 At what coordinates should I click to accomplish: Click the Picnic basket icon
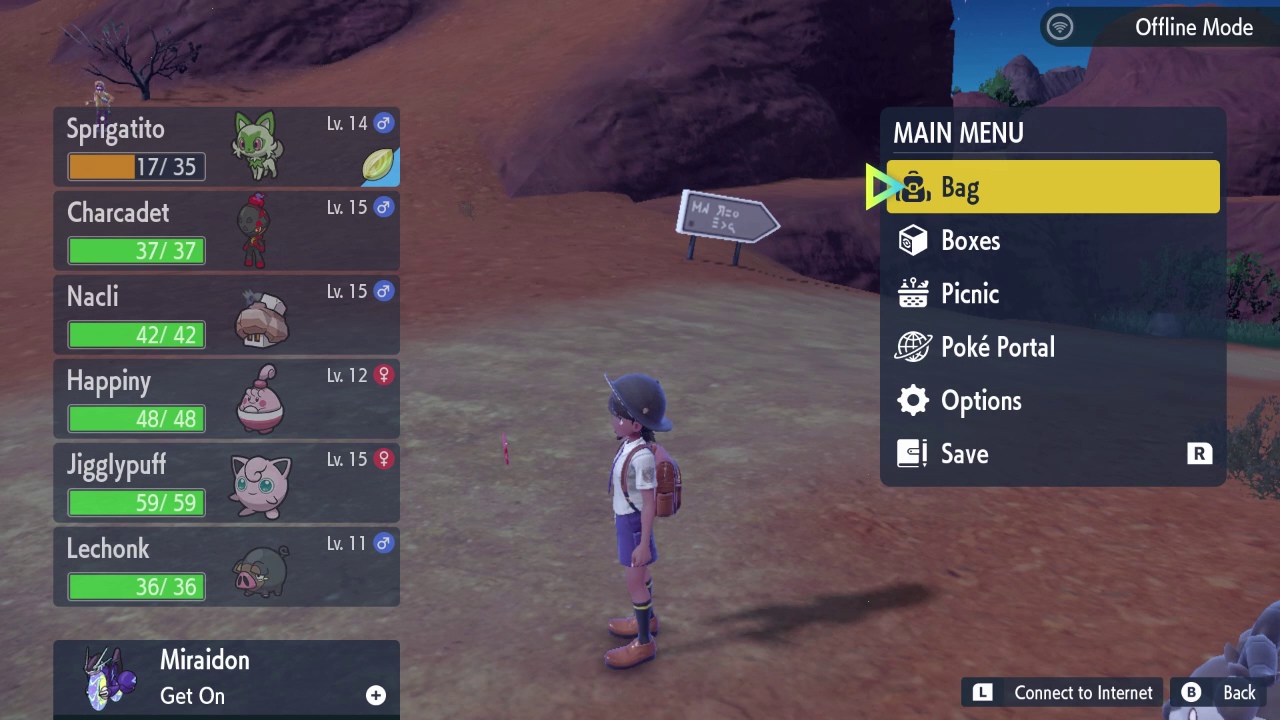pyautogui.click(x=913, y=293)
